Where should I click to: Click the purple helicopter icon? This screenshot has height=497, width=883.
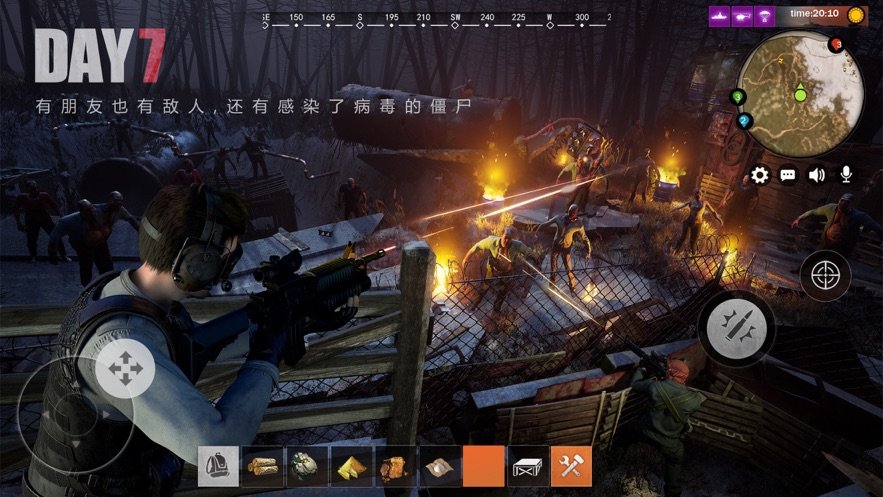[x=742, y=16]
